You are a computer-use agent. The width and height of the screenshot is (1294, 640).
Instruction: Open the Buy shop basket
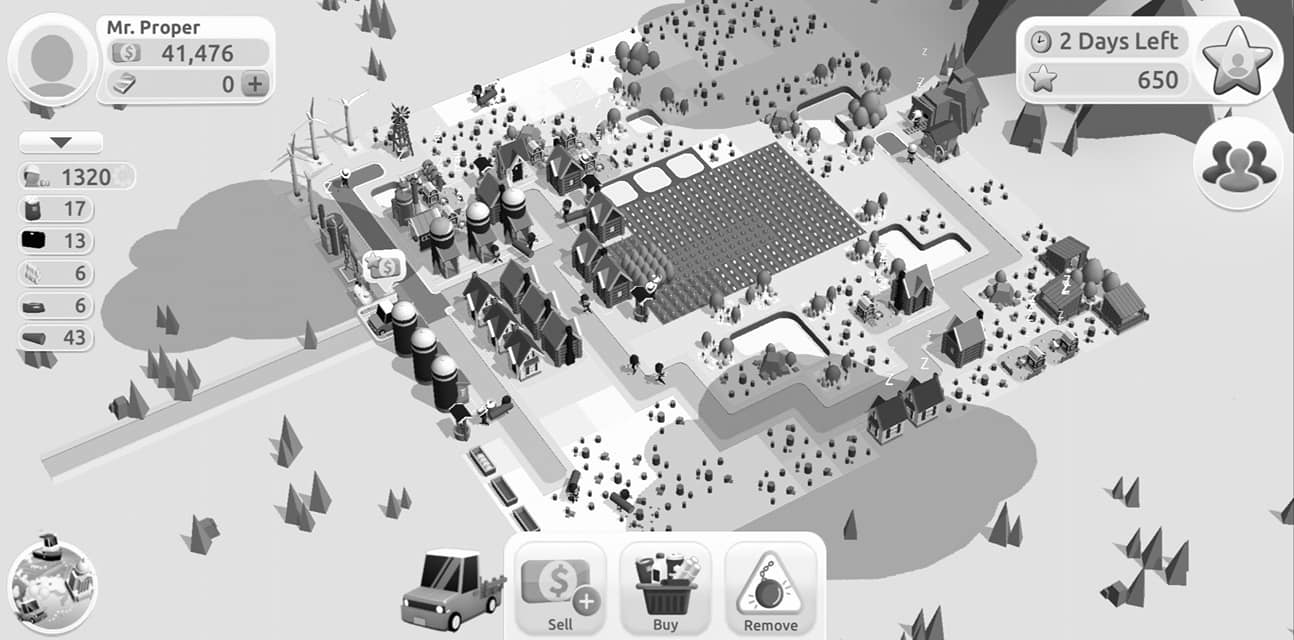[665, 590]
